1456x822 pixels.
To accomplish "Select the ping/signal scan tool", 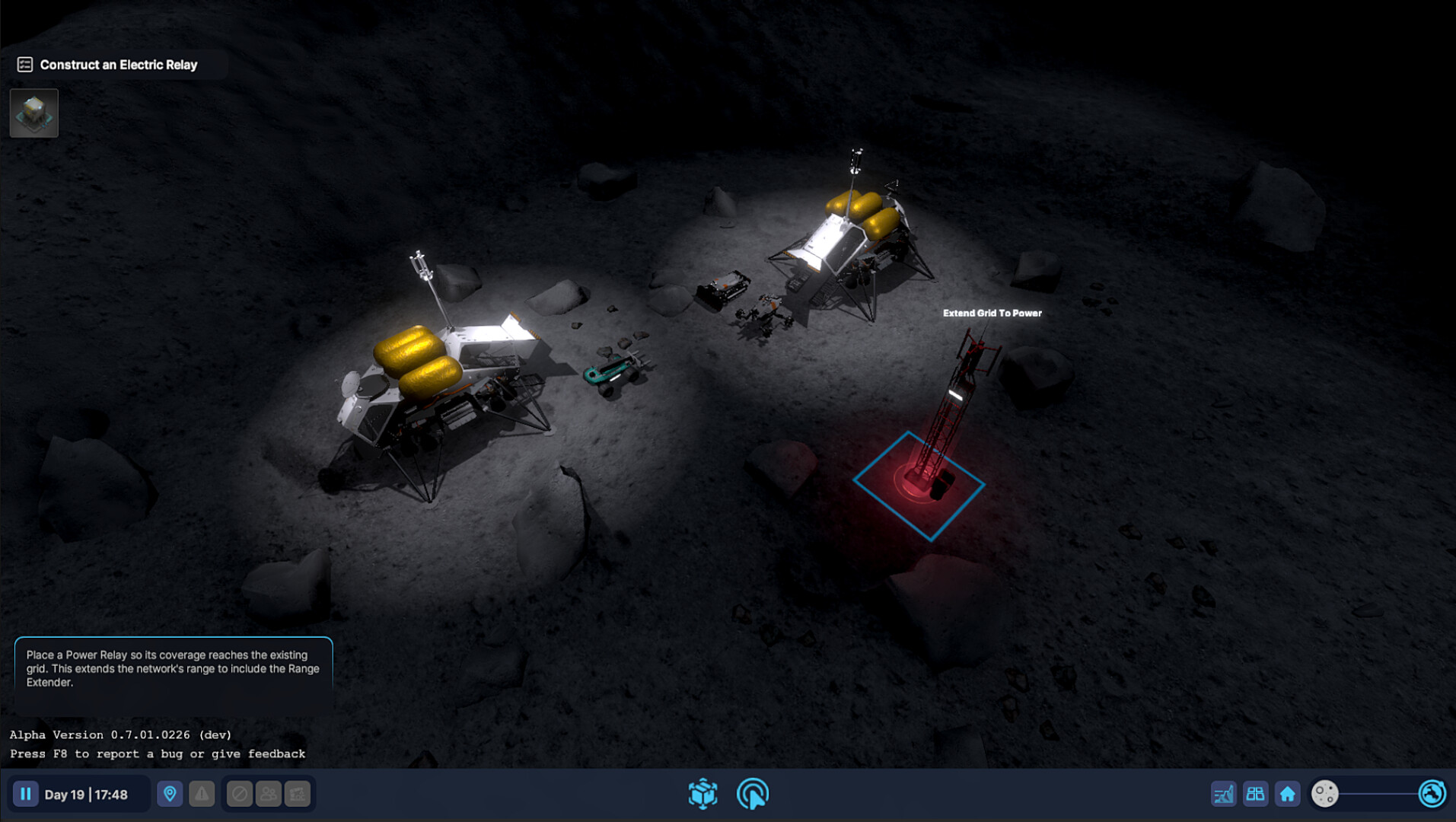I will 753,794.
